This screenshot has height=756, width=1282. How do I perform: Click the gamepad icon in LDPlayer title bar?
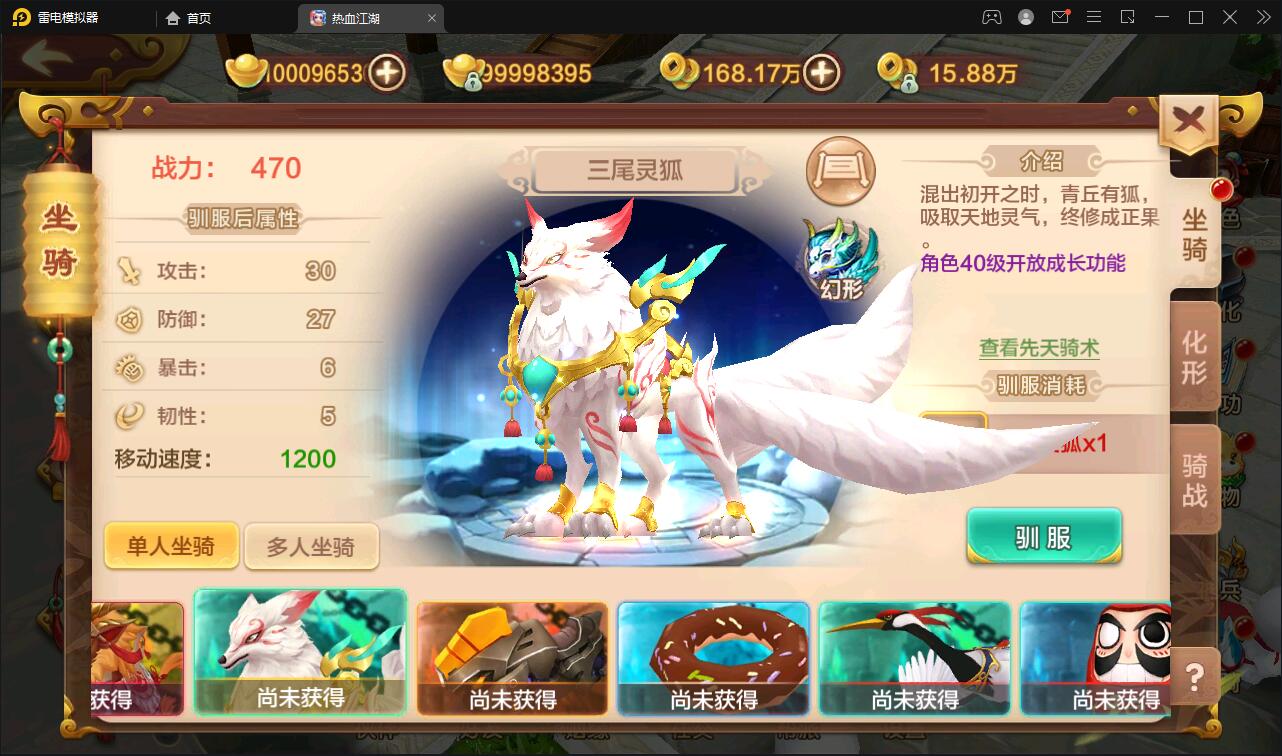point(991,17)
